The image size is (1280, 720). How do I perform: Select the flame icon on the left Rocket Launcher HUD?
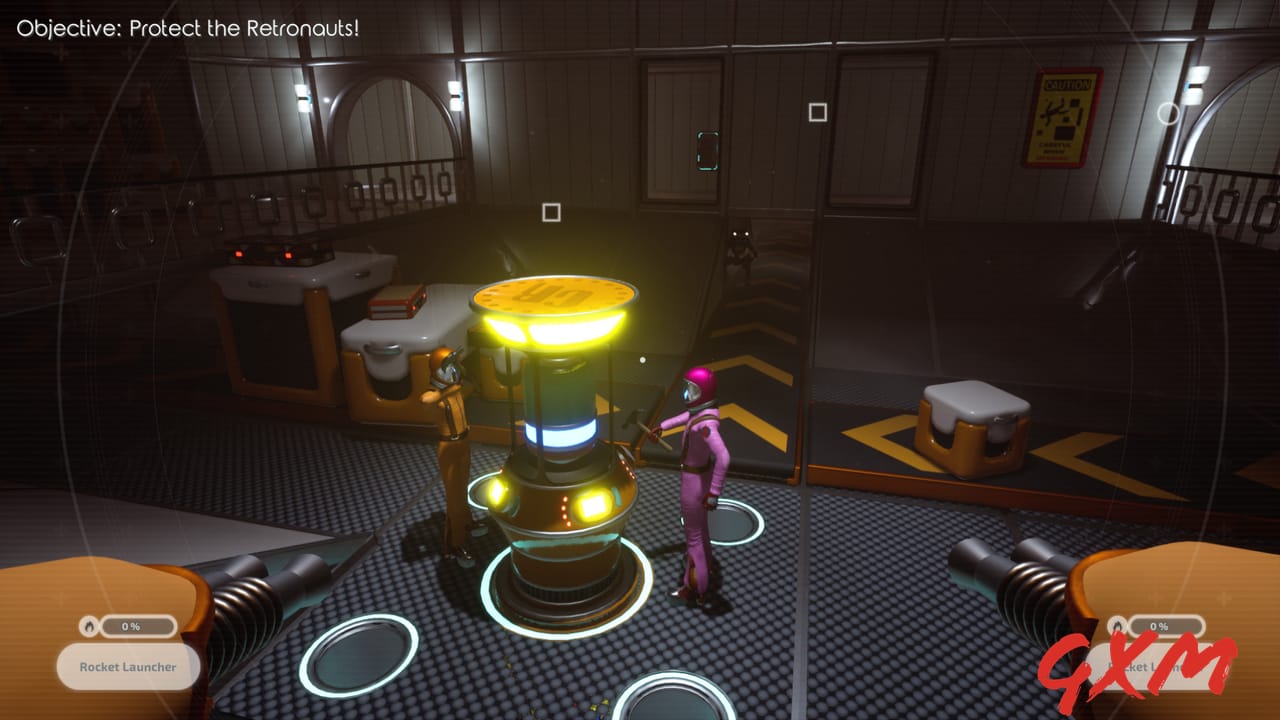(88, 626)
